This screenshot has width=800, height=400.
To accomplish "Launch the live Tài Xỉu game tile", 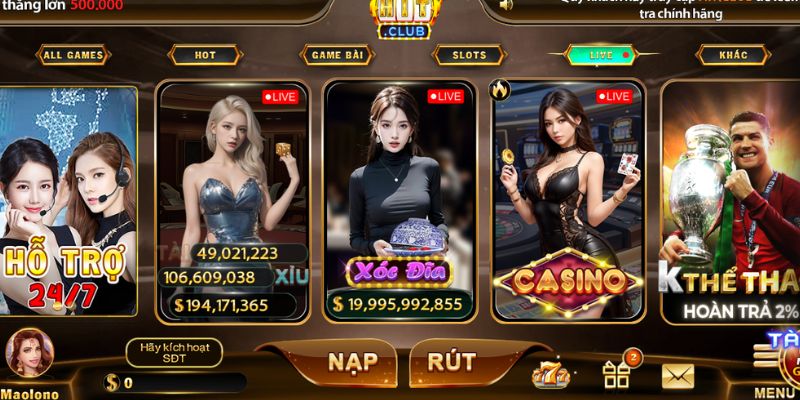I will click(x=232, y=200).
